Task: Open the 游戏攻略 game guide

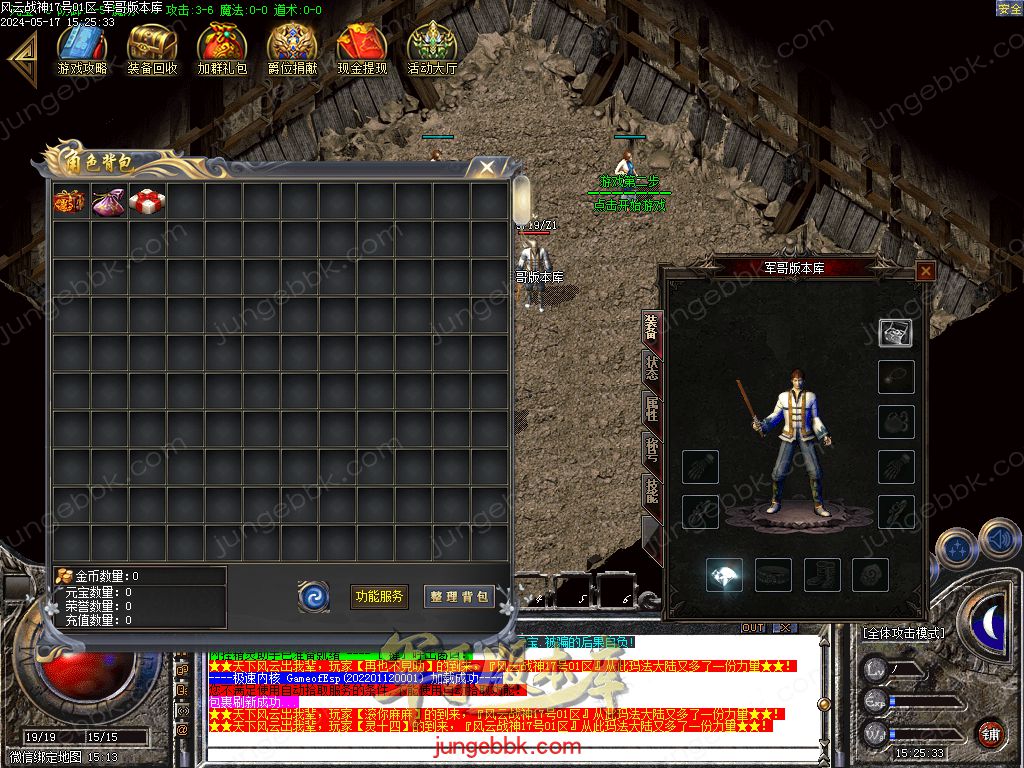Action: pyautogui.click(x=82, y=48)
